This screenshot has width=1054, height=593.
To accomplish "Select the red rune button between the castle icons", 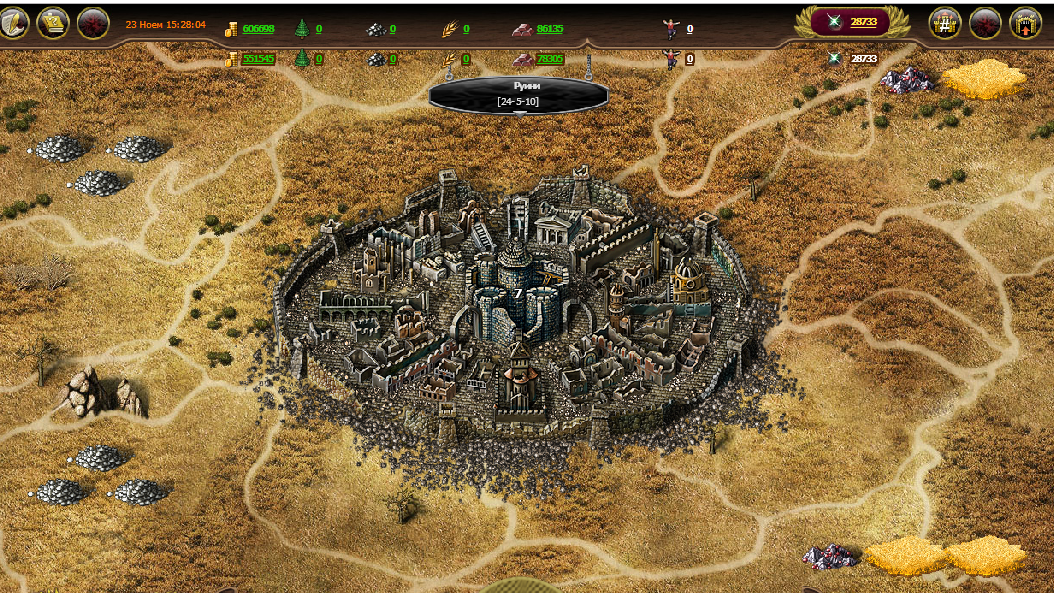I will (x=985, y=22).
